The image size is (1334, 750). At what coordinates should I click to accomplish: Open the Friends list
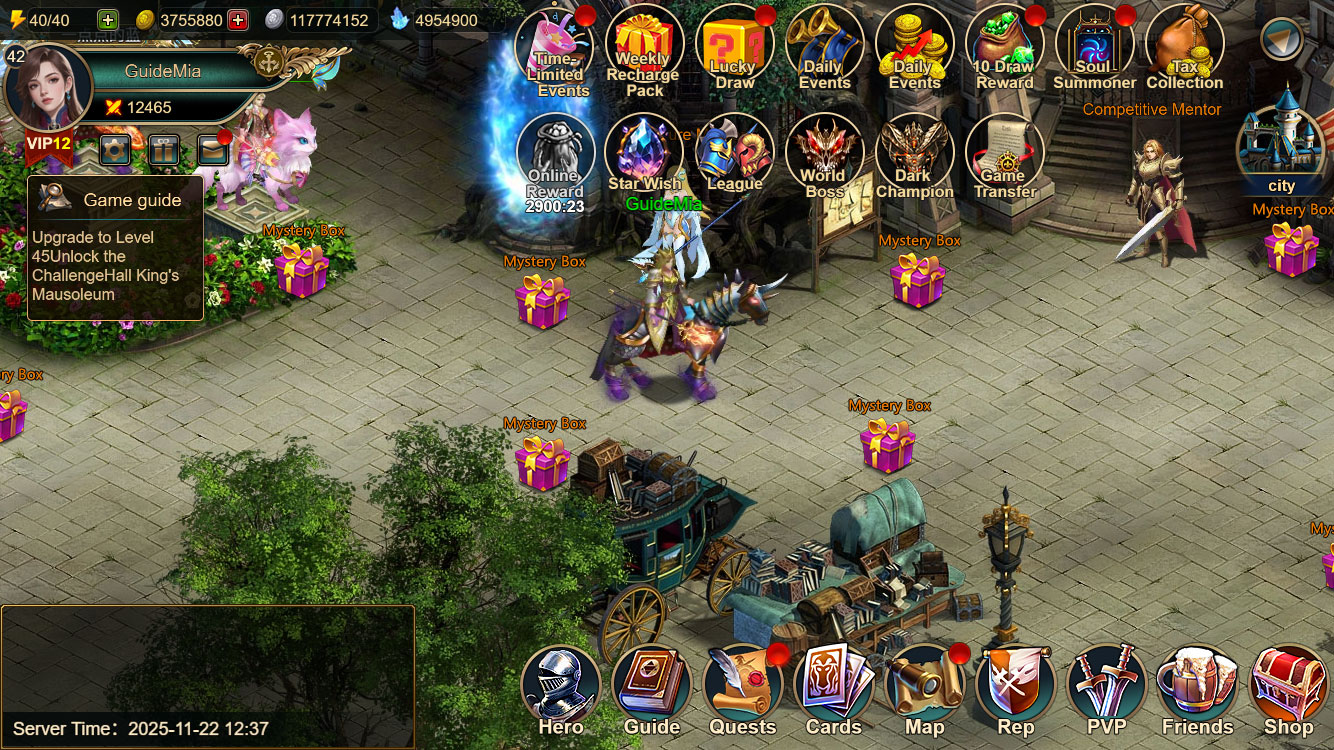(1197, 687)
